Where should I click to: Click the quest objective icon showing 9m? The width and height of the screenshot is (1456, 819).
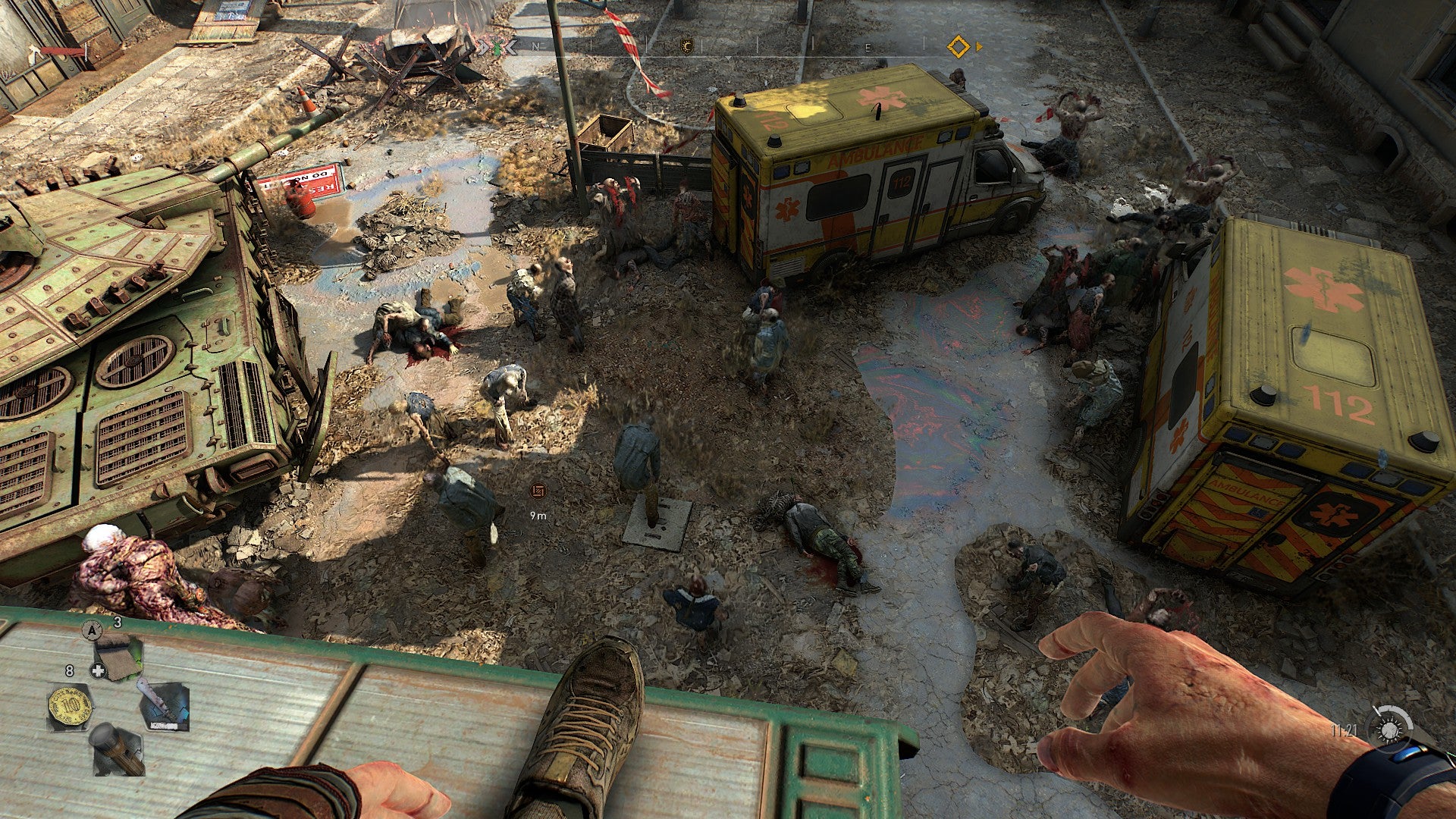pyautogui.click(x=538, y=493)
